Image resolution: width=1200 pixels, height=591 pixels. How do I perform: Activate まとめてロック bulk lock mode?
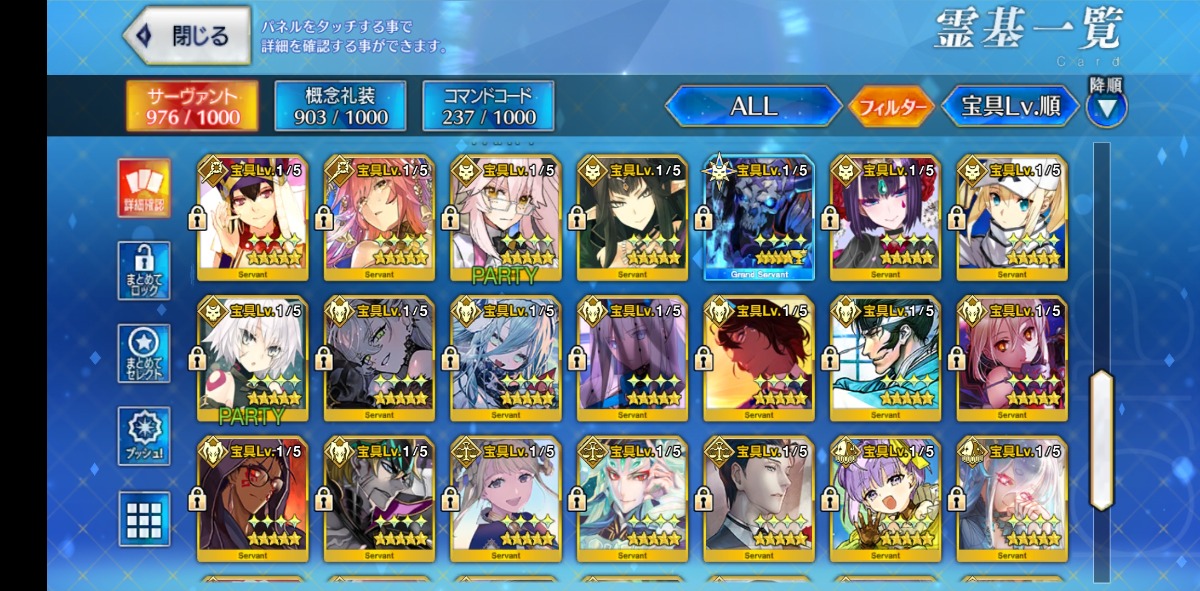tap(144, 270)
